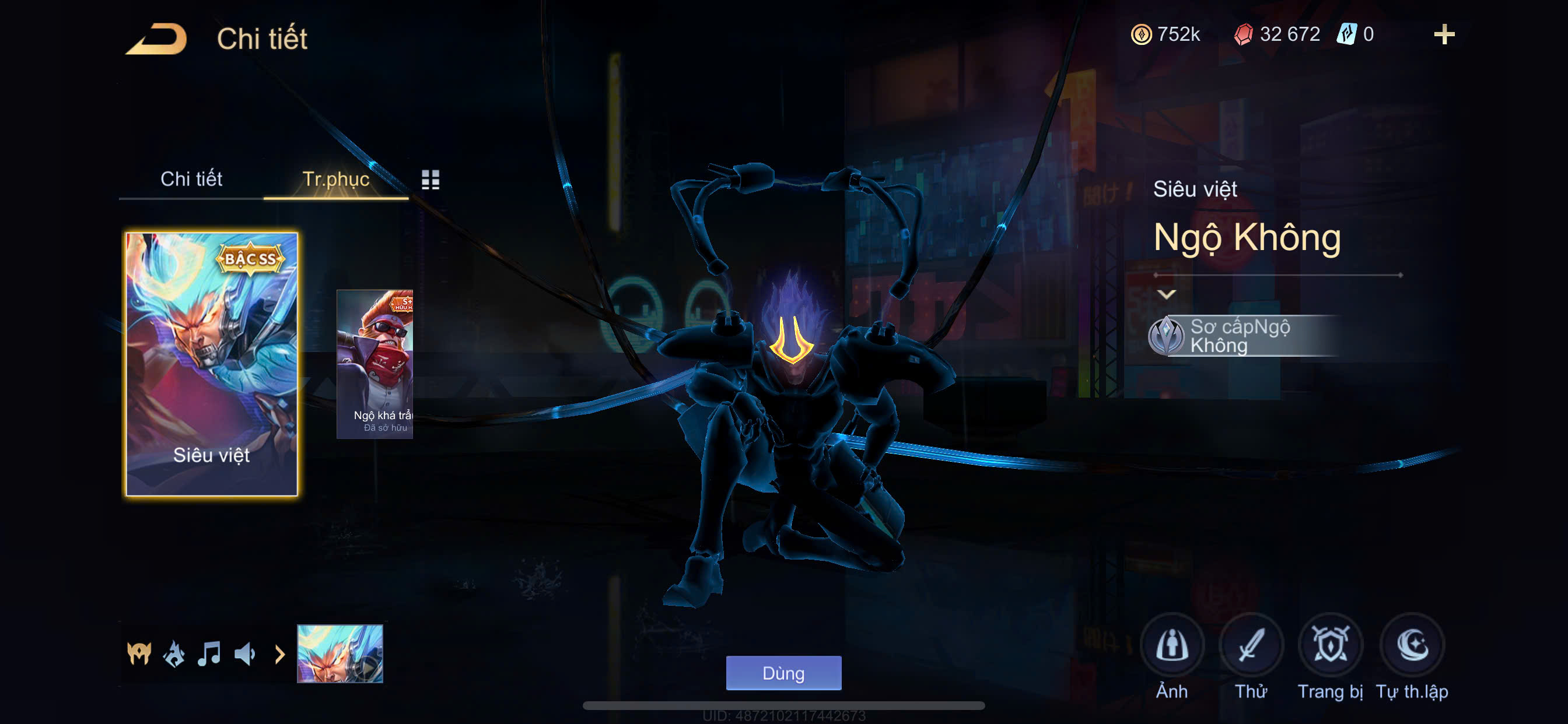Screen dimensions: 1568x724
Task: Select the speaker sound feature icon
Action: coord(244,654)
